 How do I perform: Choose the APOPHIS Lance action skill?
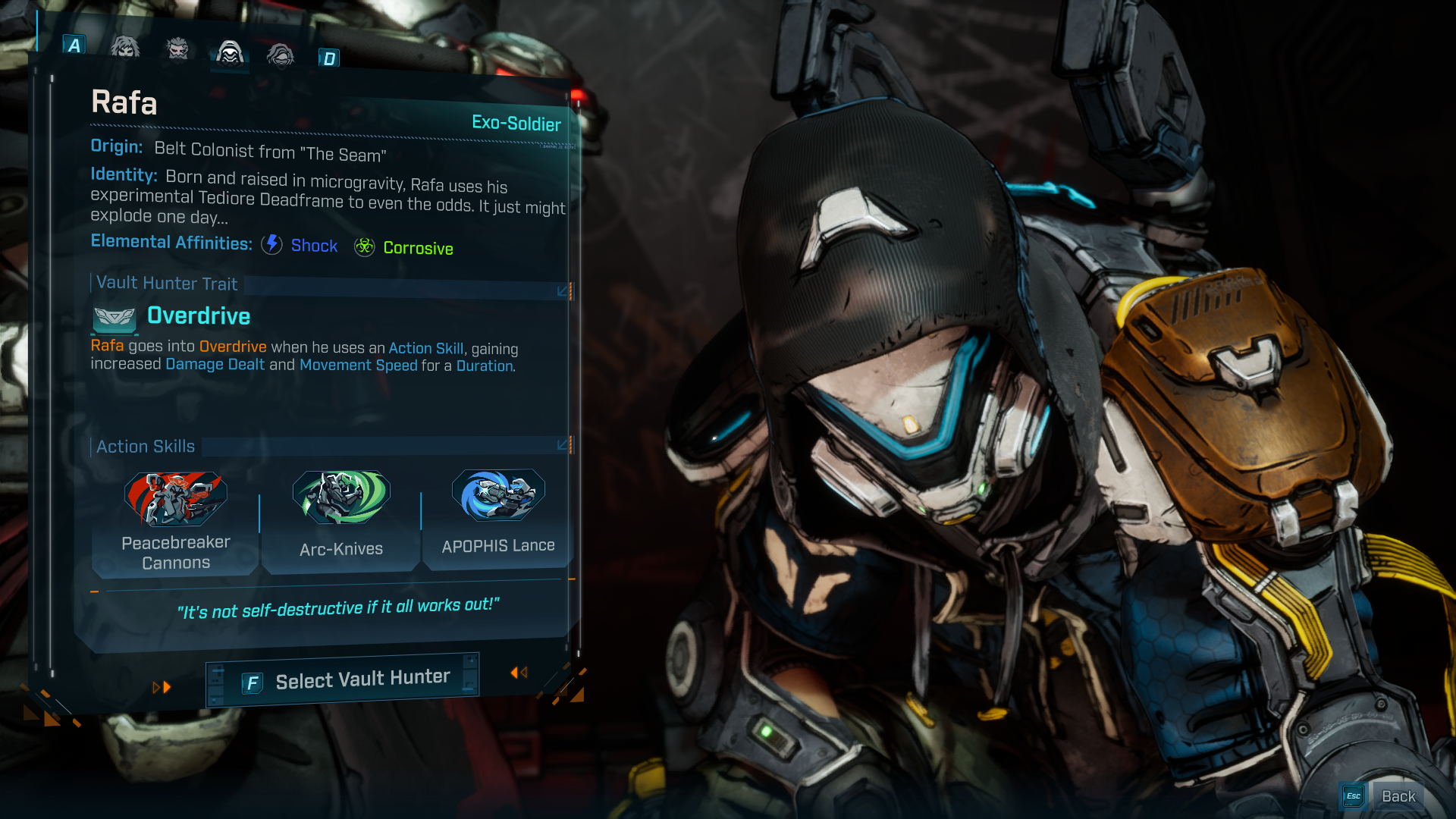[497, 497]
